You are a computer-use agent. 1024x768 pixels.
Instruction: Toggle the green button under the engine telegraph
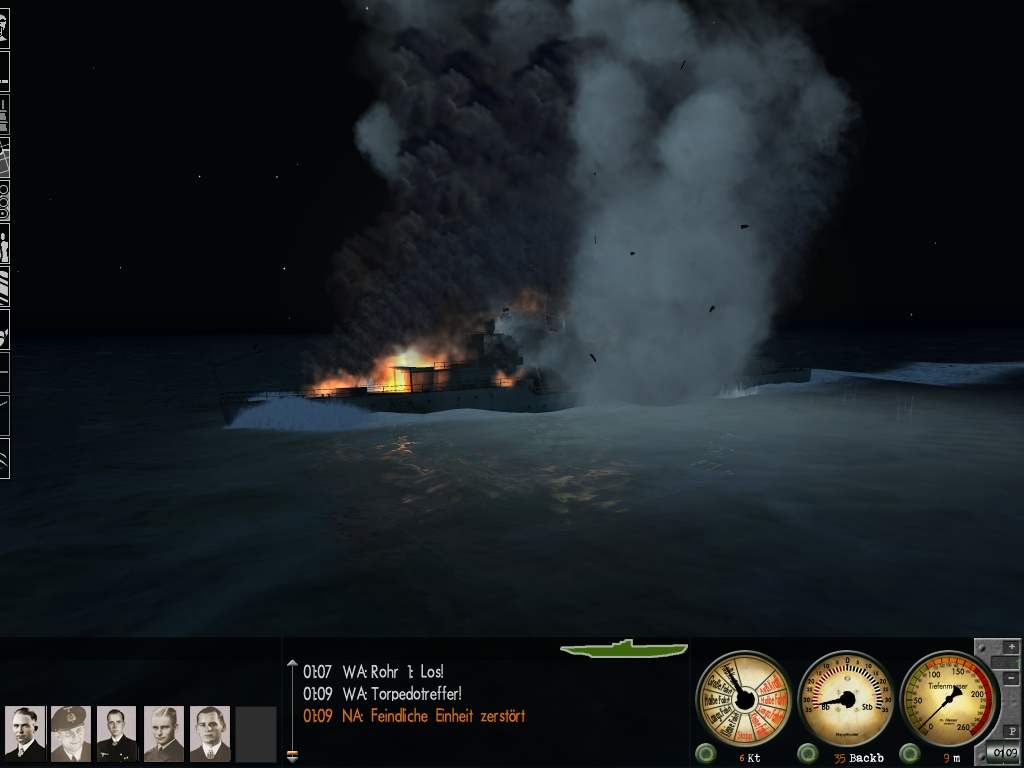point(705,753)
